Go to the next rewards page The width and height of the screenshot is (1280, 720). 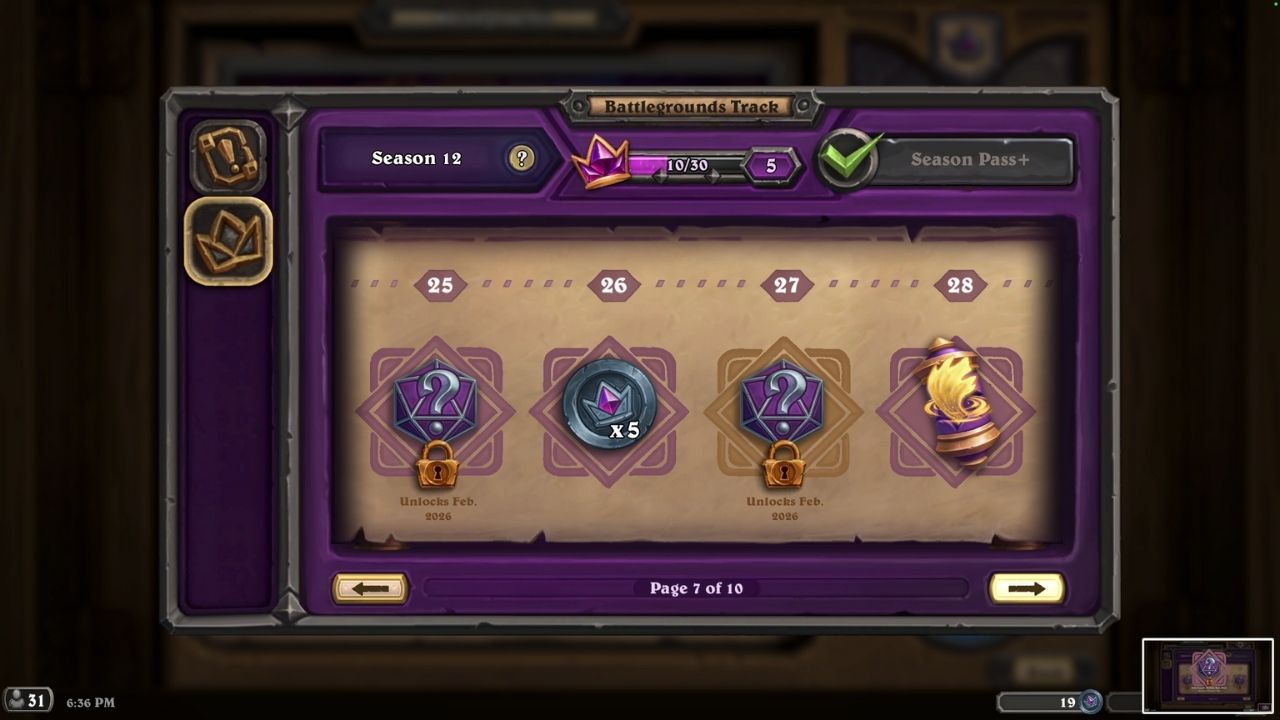[x=1026, y=588]
